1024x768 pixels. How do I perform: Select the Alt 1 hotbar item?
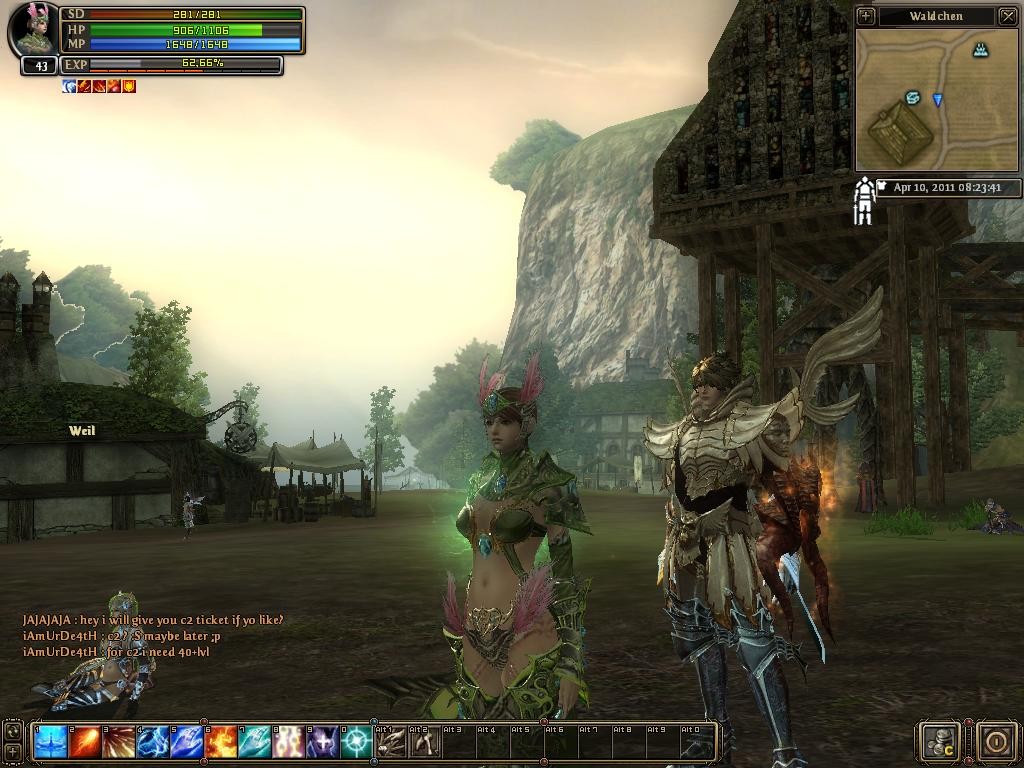point(392,742)
